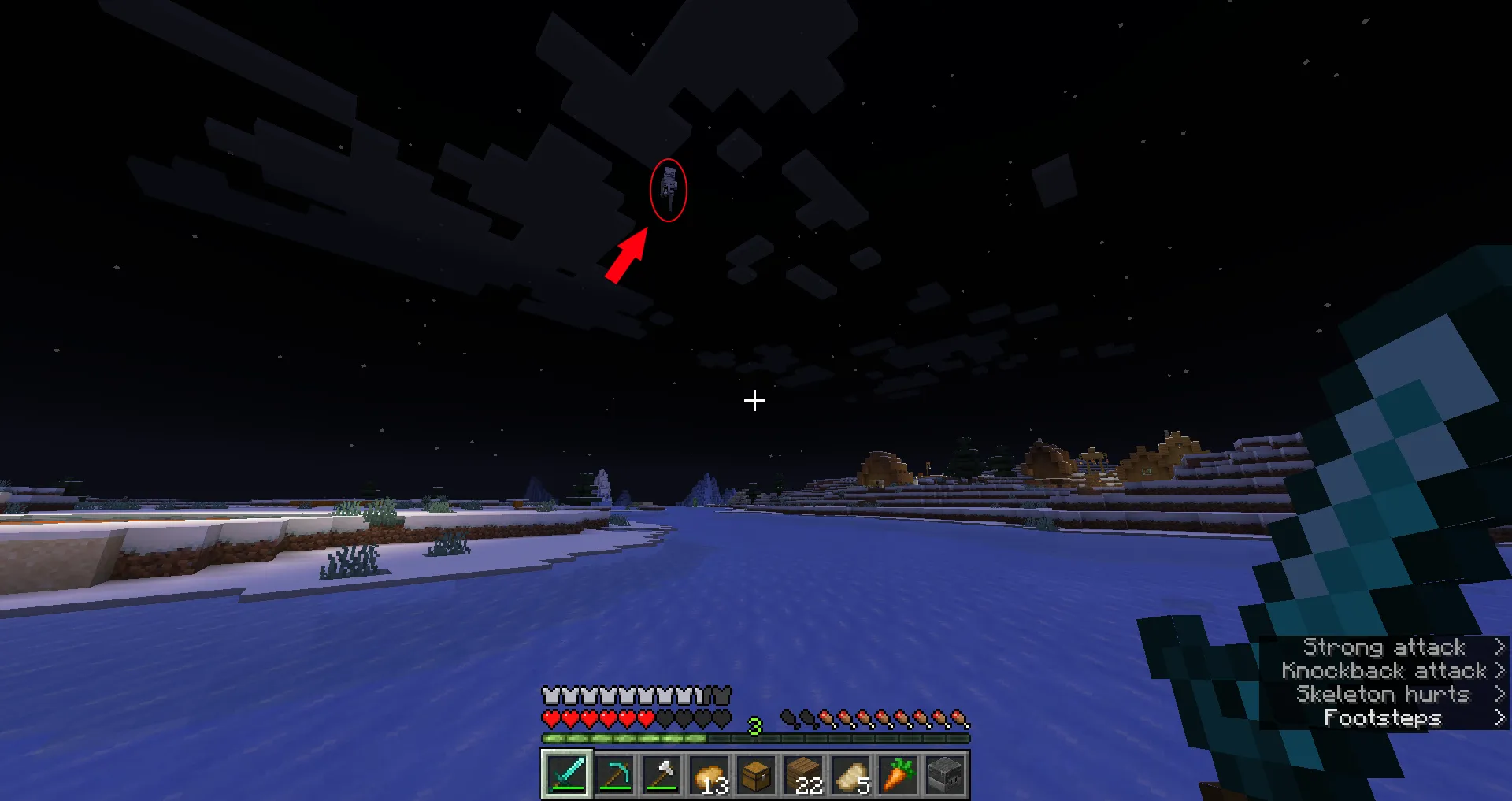Click the Skeleton hurts subtitle text
This screenshot has width=1512, height=801.
point(1384,694)
